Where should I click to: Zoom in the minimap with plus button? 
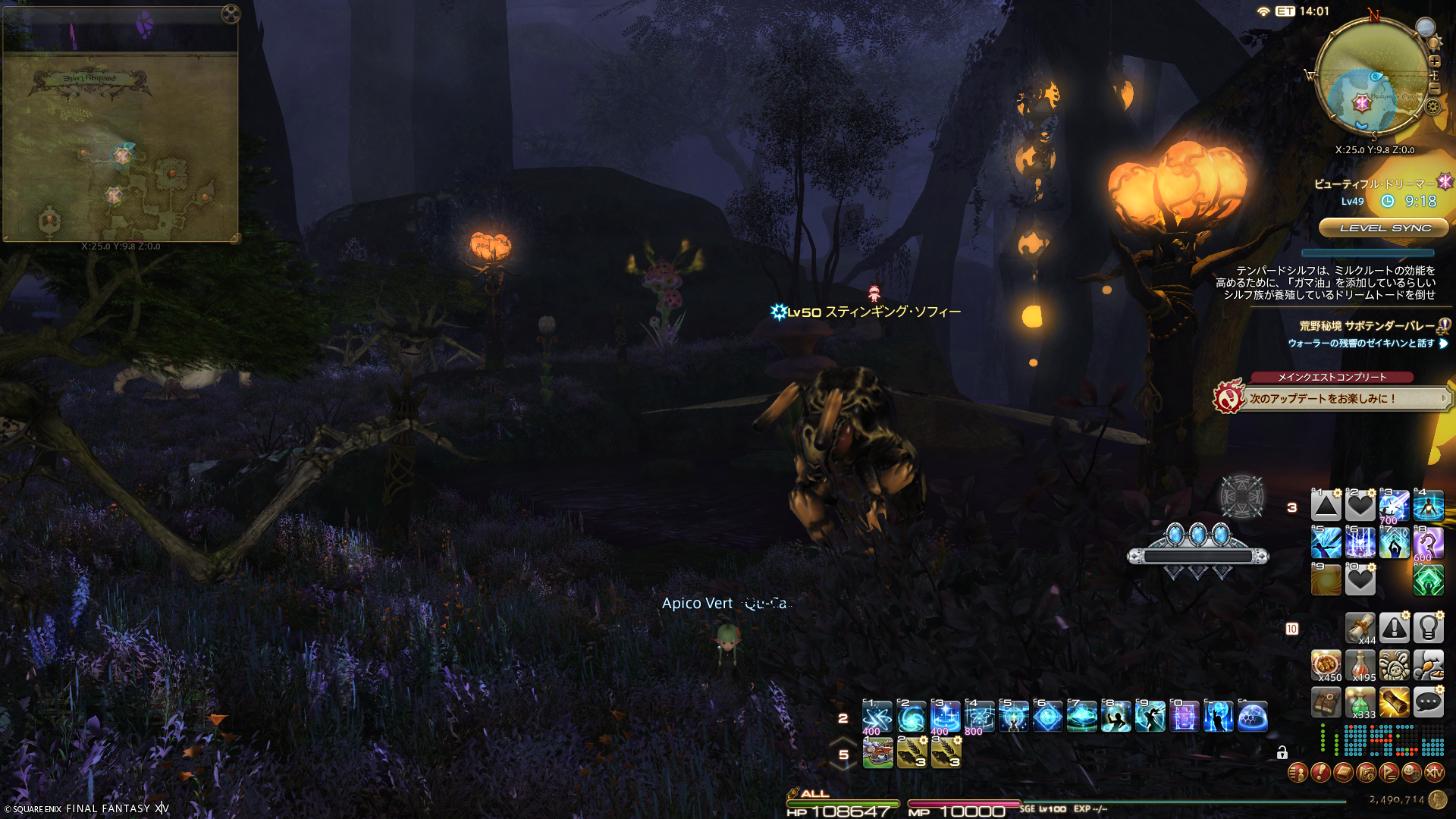point(1434,61)
